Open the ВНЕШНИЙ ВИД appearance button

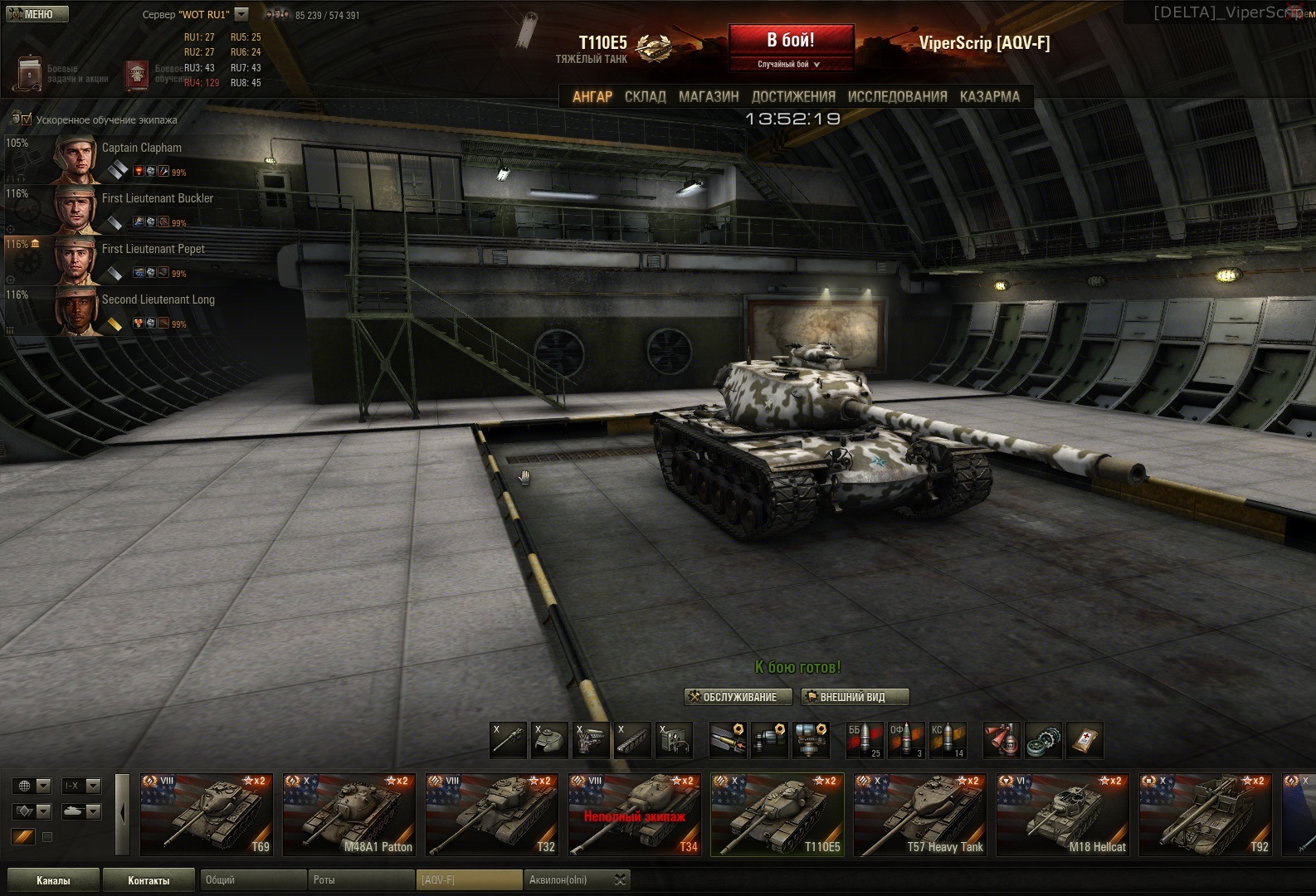pyautogui.click(x=854, y=697)
